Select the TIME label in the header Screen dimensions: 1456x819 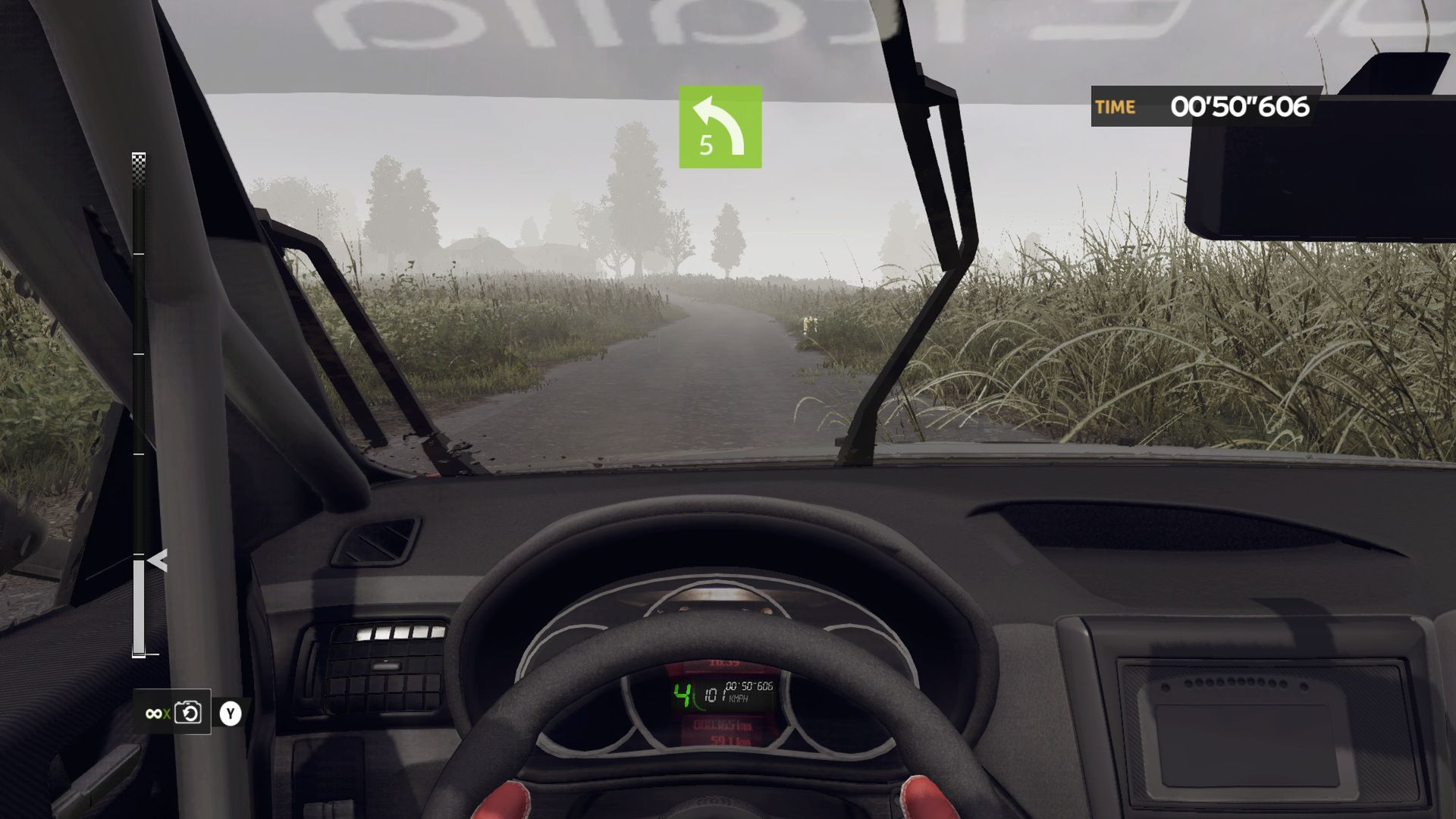point(1116,107)
